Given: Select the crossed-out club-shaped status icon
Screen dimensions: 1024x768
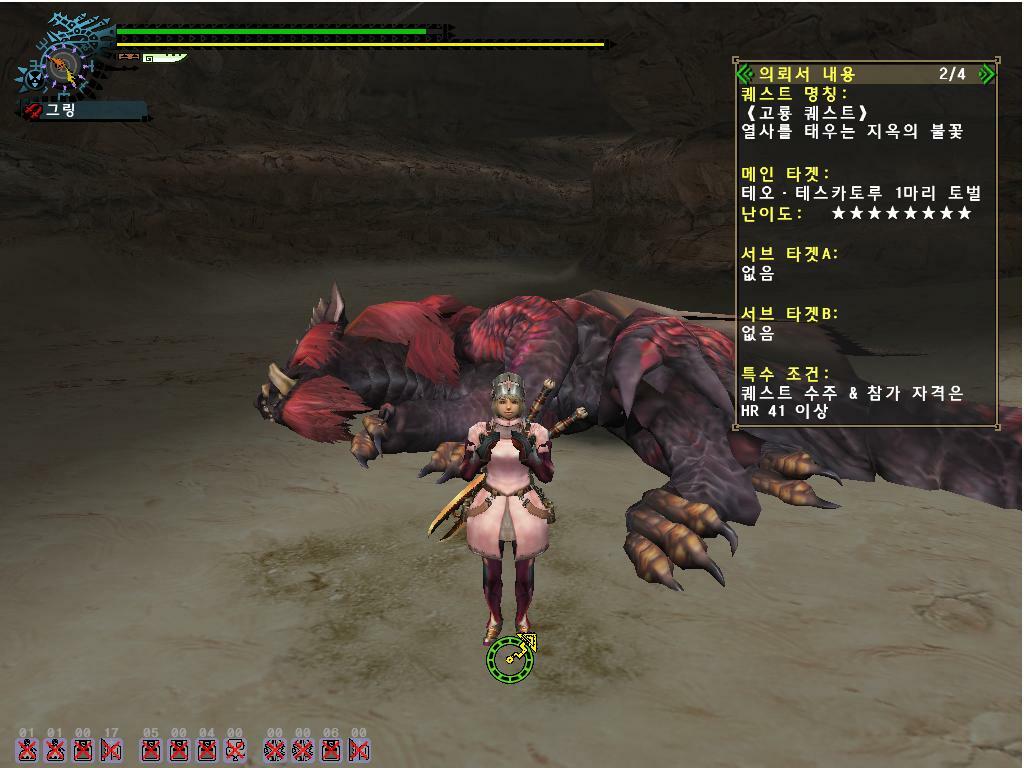Looking at the screenshot, I should pyautogui.click(x=235, y=749).
